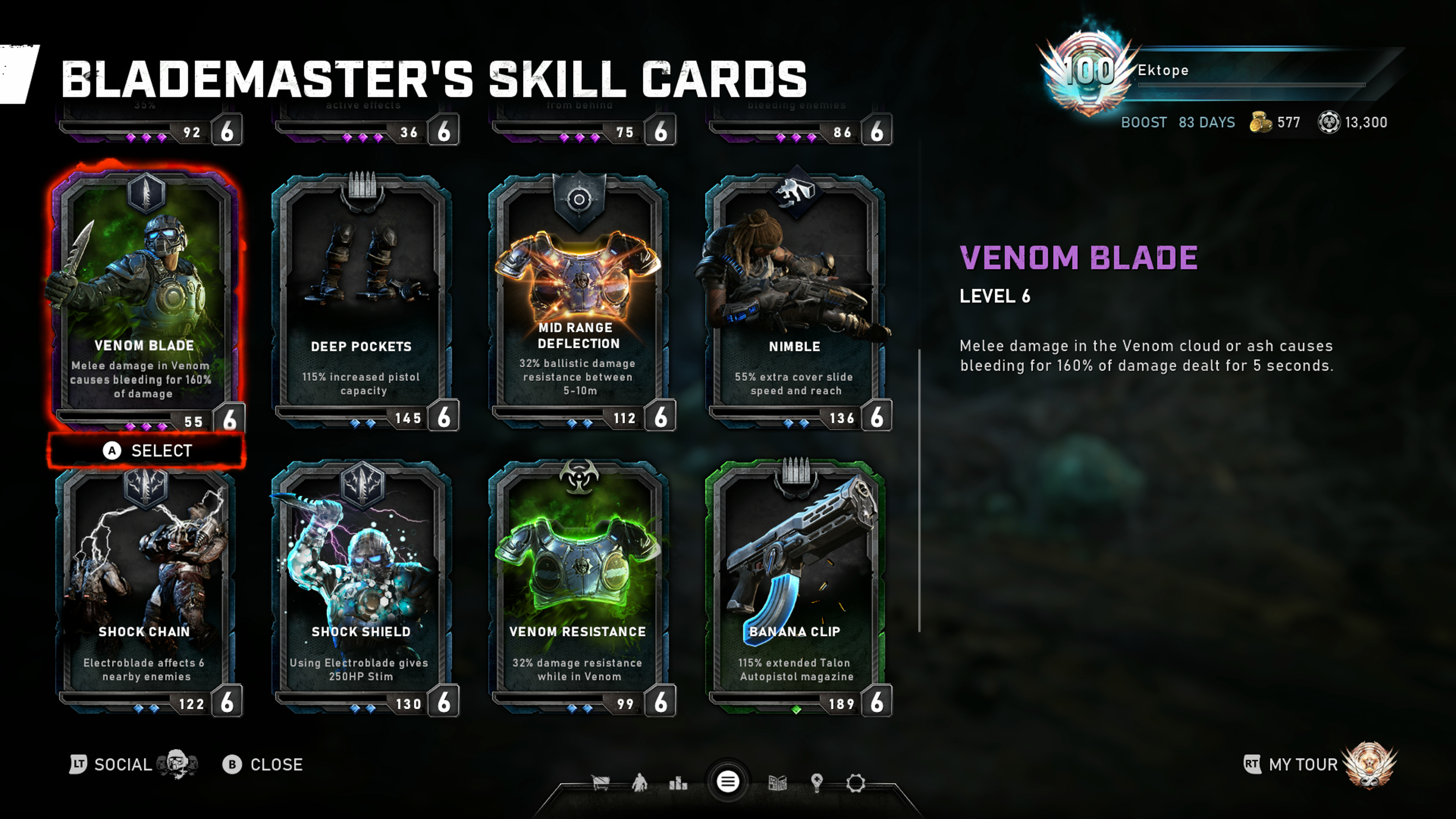Pick the Mid Range Deflection card
The width and height of the screenshot is (1456, 819).
coord(578,300)
